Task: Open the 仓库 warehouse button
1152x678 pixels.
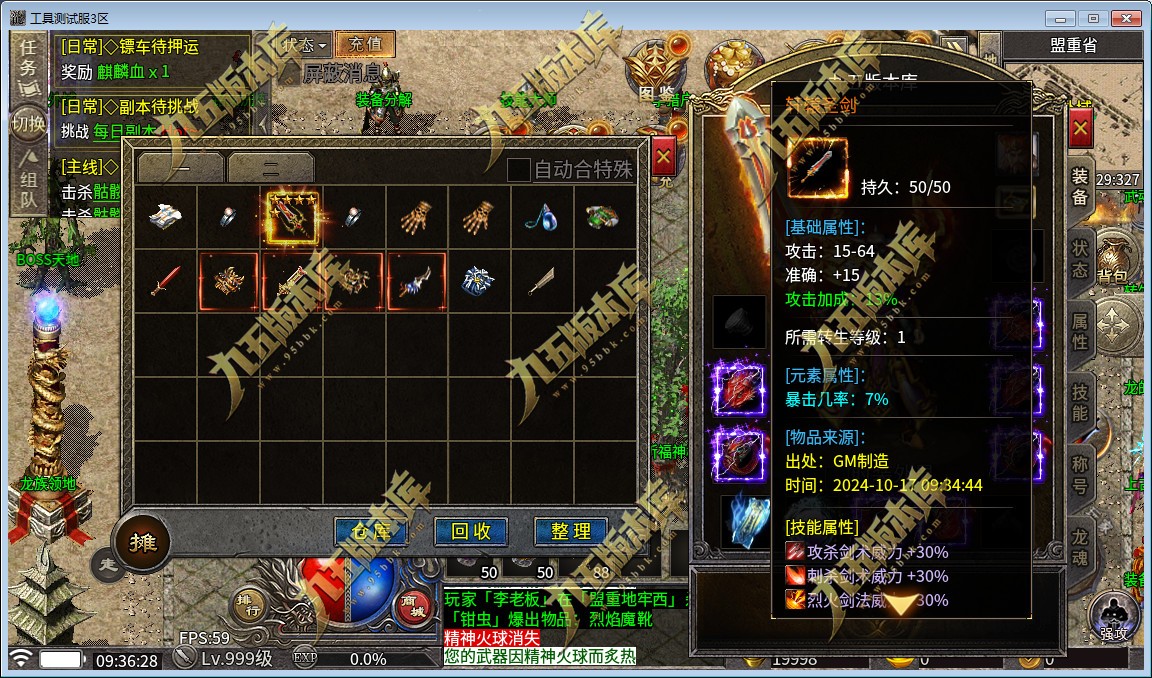Action: coord(371,532)
